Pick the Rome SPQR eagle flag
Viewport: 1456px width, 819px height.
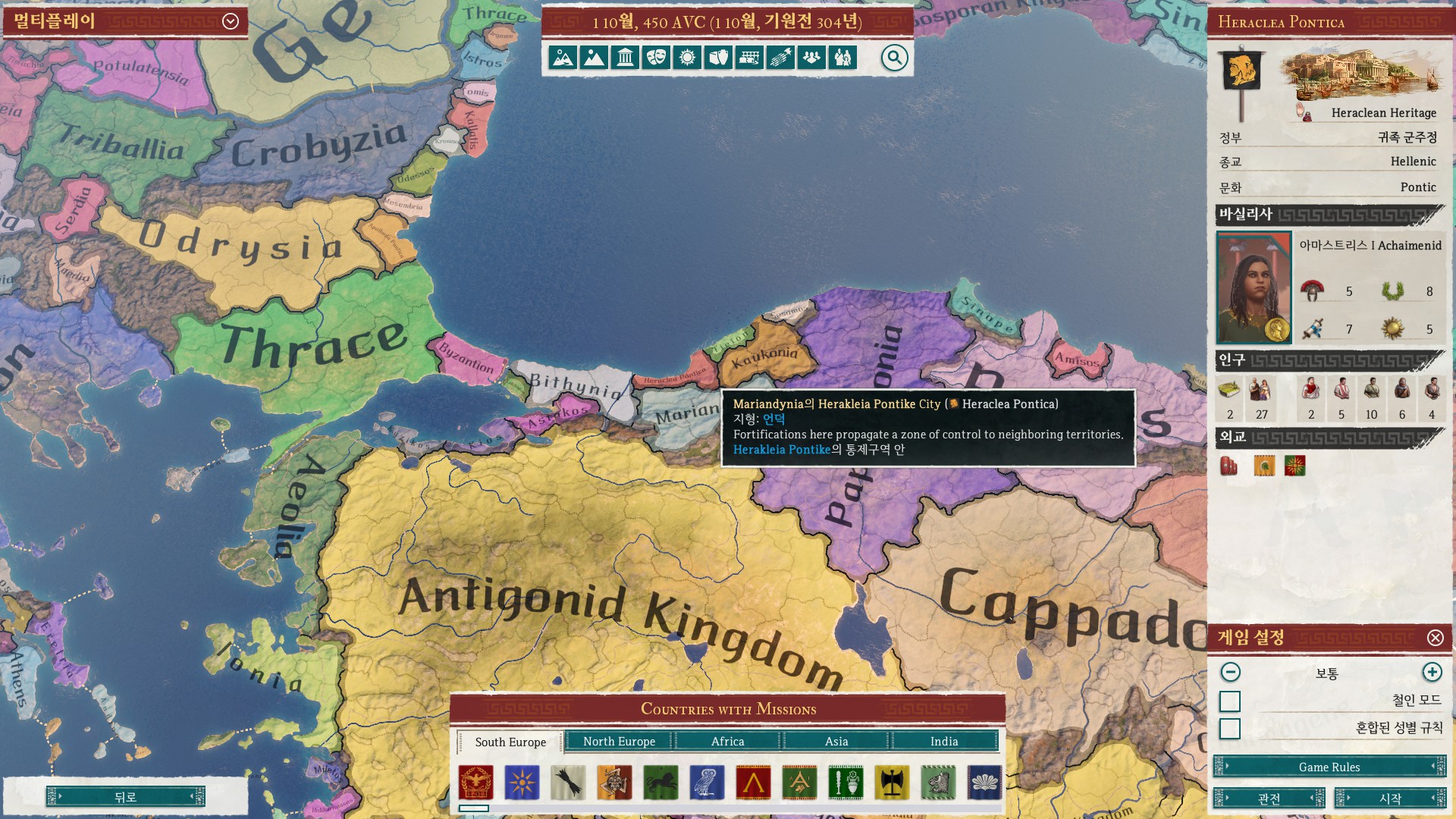point(476,783)
